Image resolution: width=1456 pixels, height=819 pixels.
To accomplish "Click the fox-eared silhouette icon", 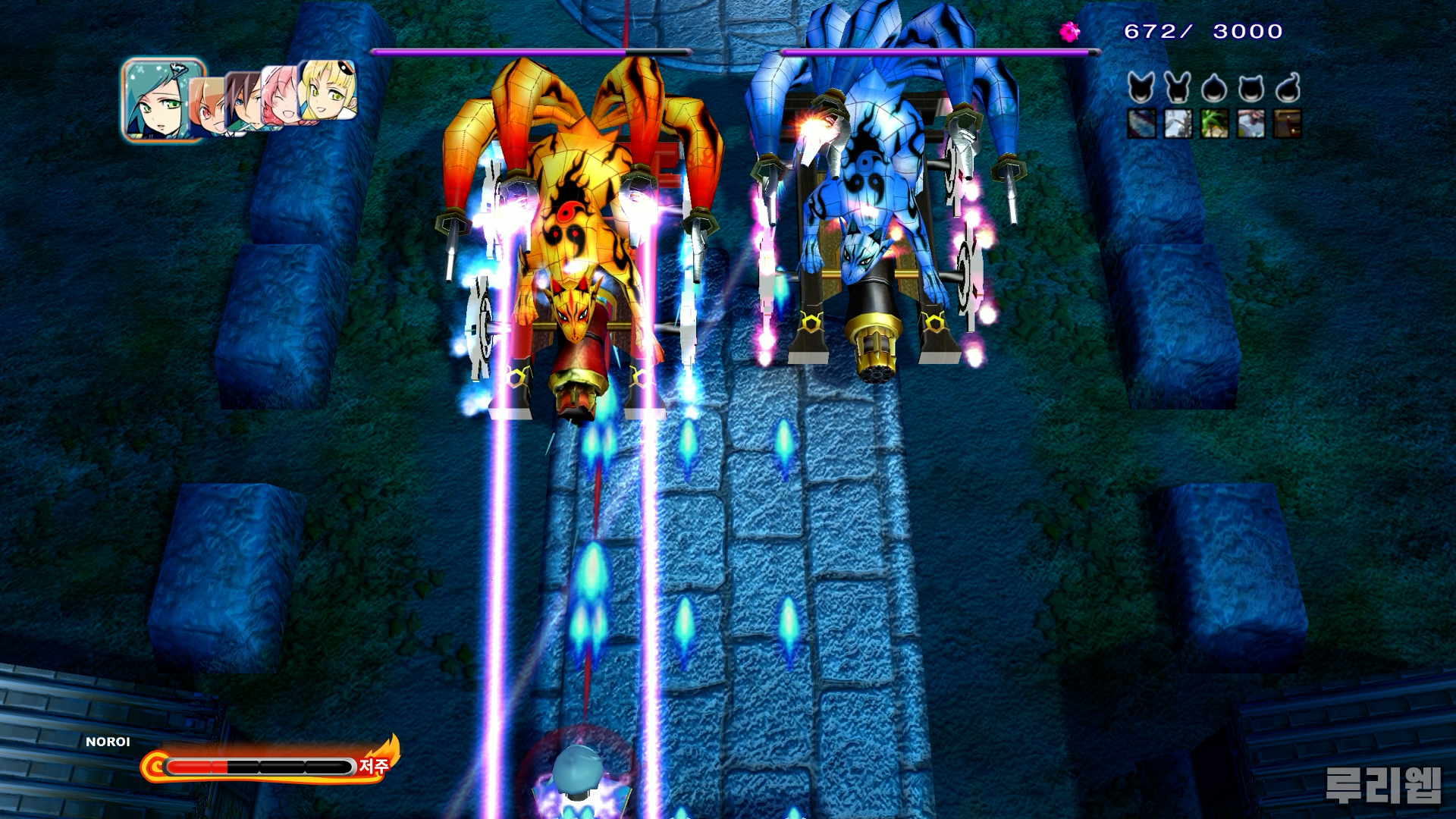I will coord(1141,88).
